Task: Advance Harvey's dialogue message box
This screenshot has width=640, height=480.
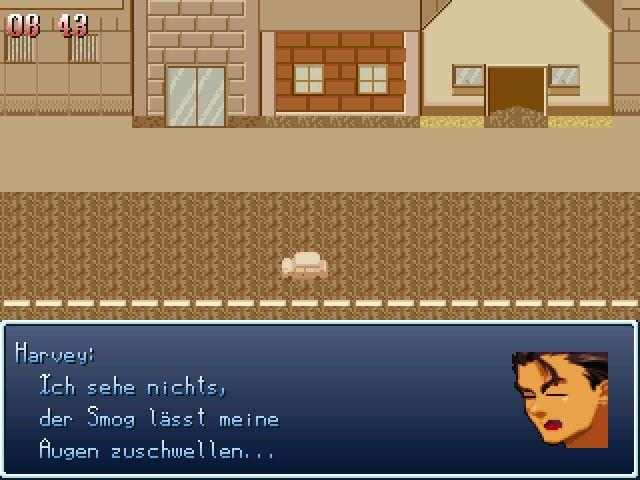Action: 319,399
